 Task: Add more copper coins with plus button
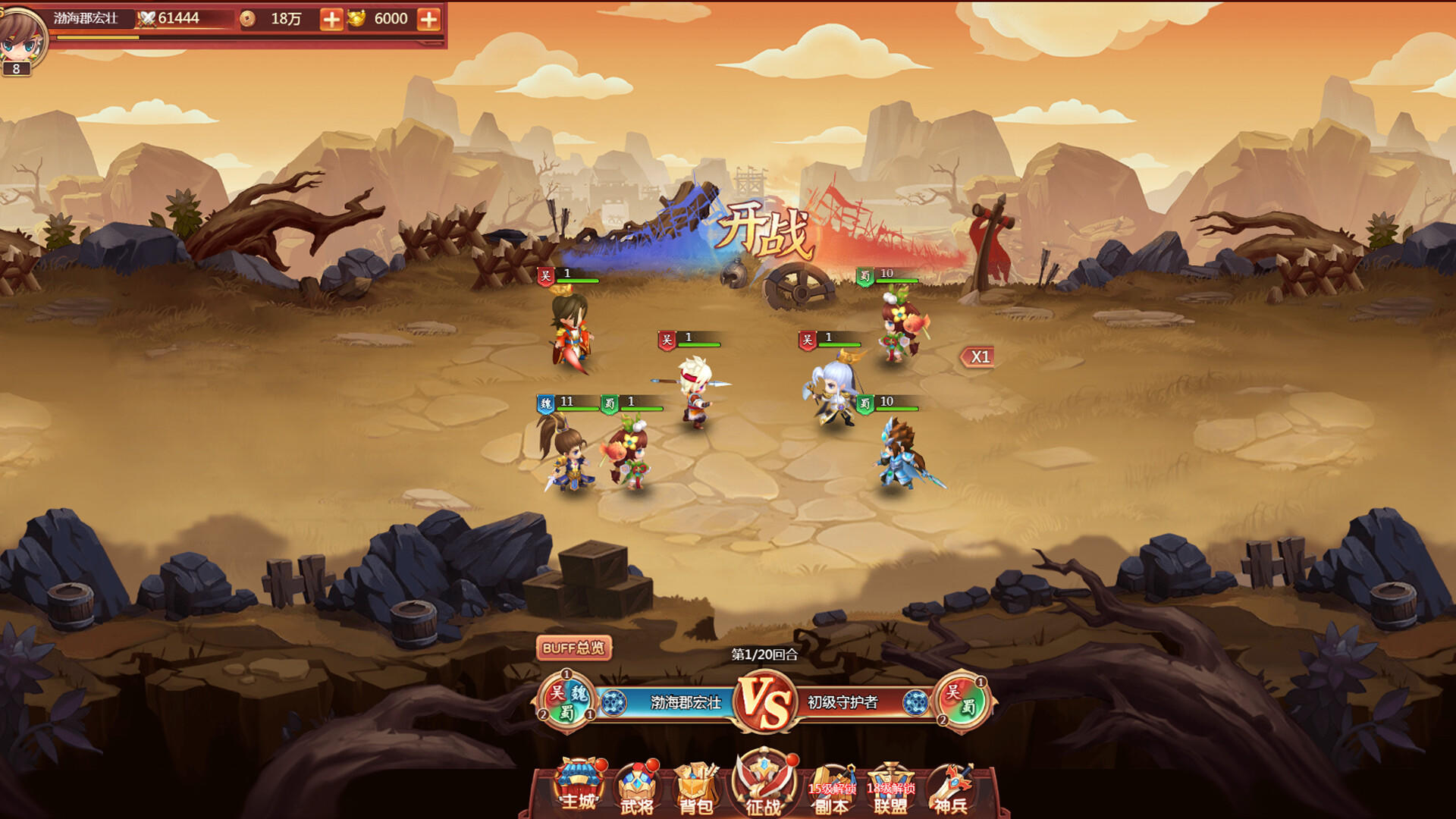[x=331, y=19]
